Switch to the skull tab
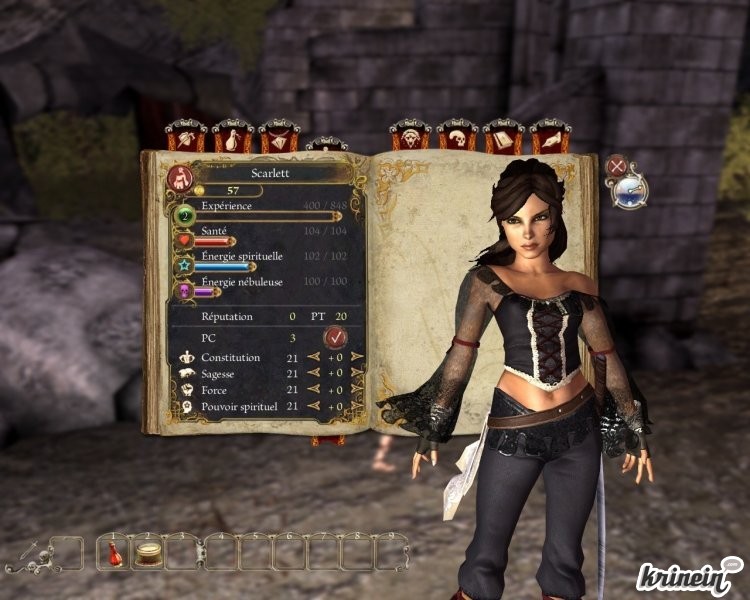This screenshot has width=750, height=600. [457, 136]
